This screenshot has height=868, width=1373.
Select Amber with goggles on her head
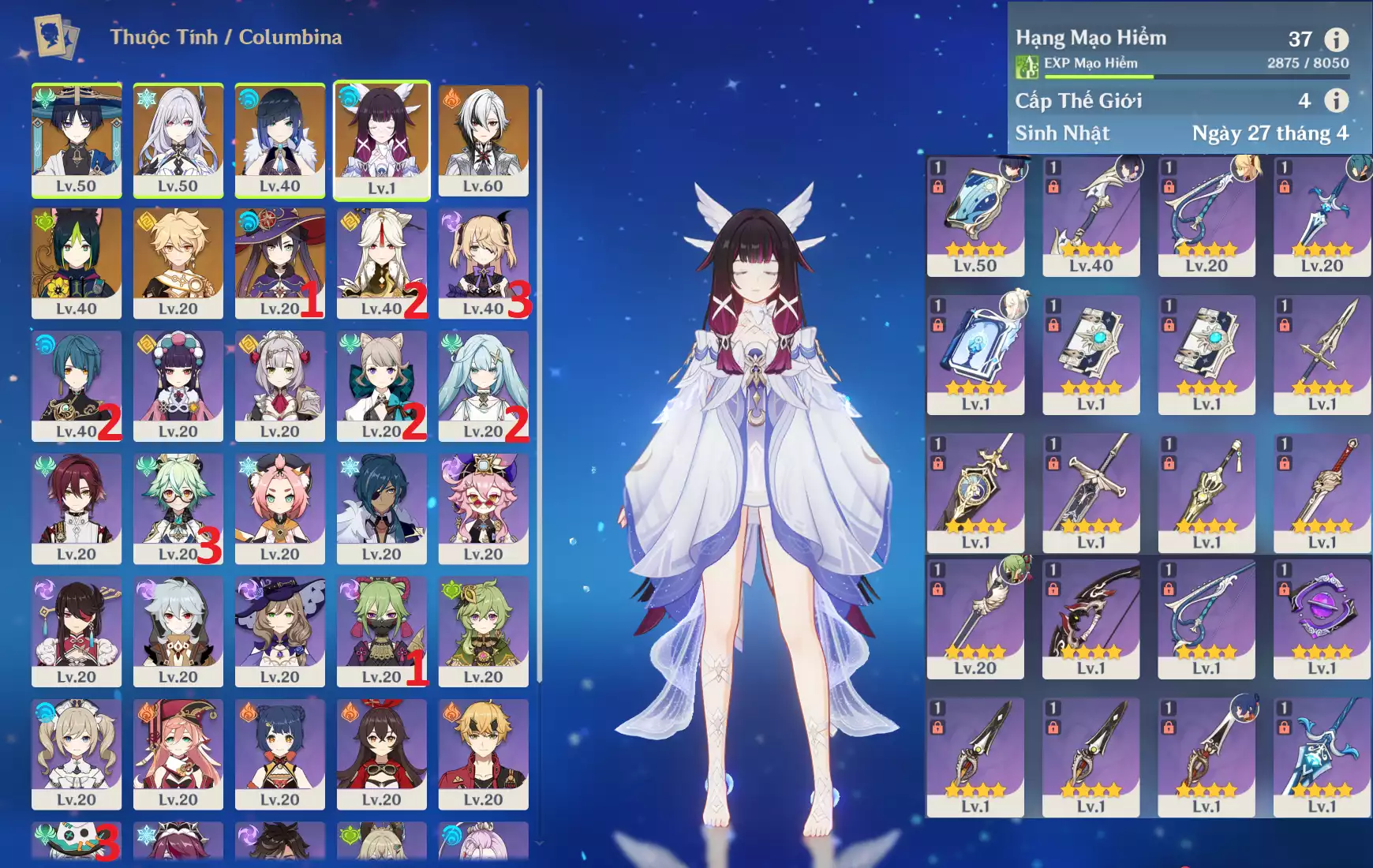[382, 754]
